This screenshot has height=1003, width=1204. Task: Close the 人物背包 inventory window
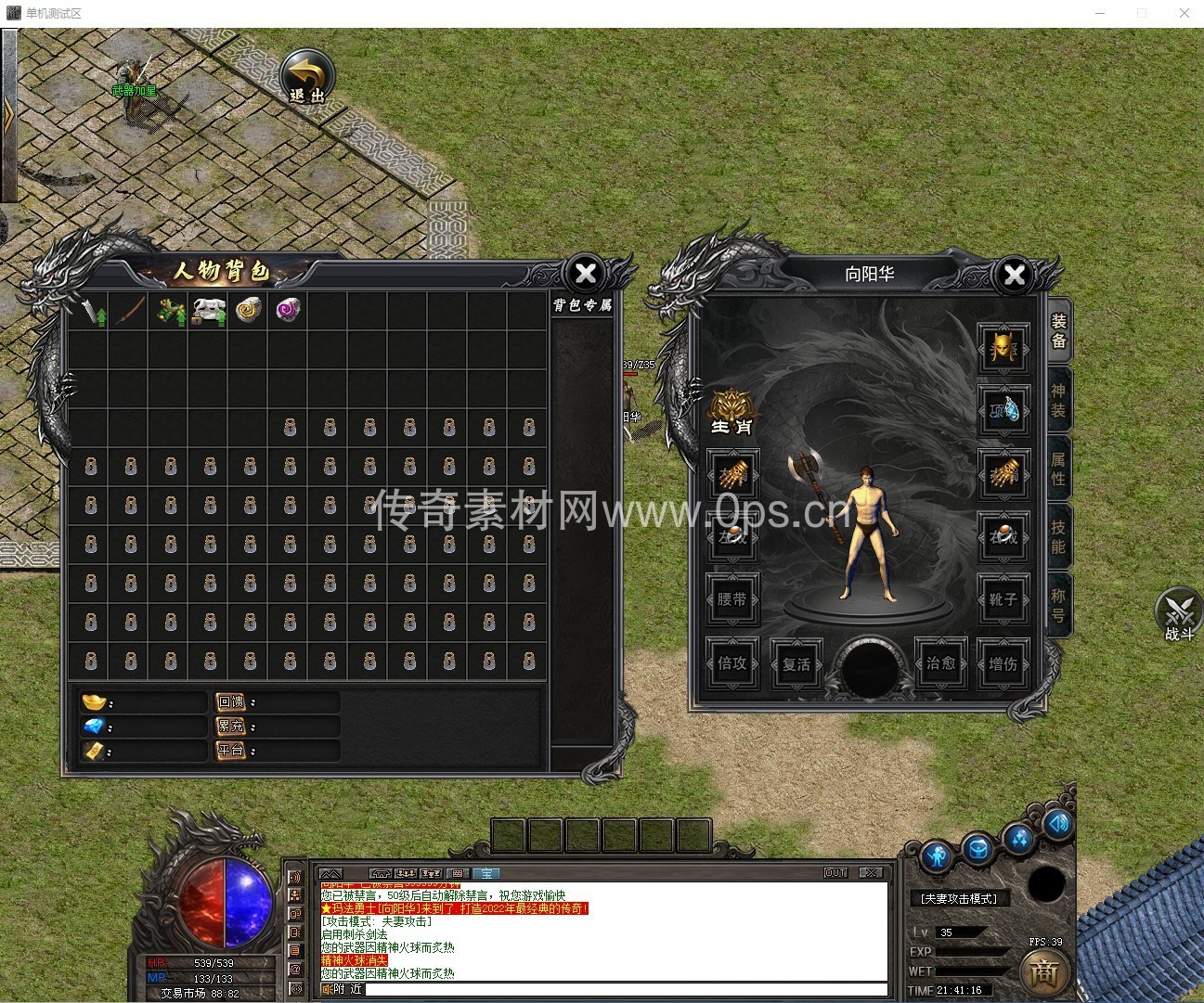tap(586, 274)
